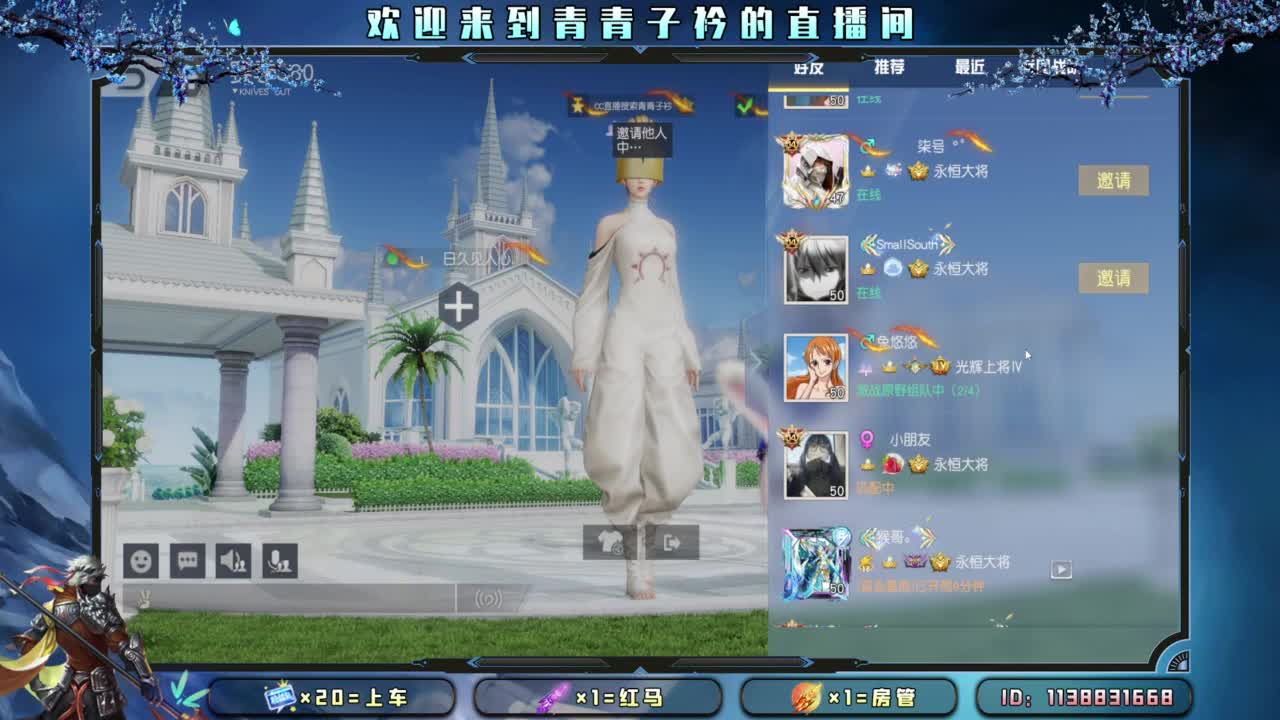The height and width of the screenshot is (720, 1280).
Task: Invite SmallSouth with 邀请 button
Action: [1115, 277]
